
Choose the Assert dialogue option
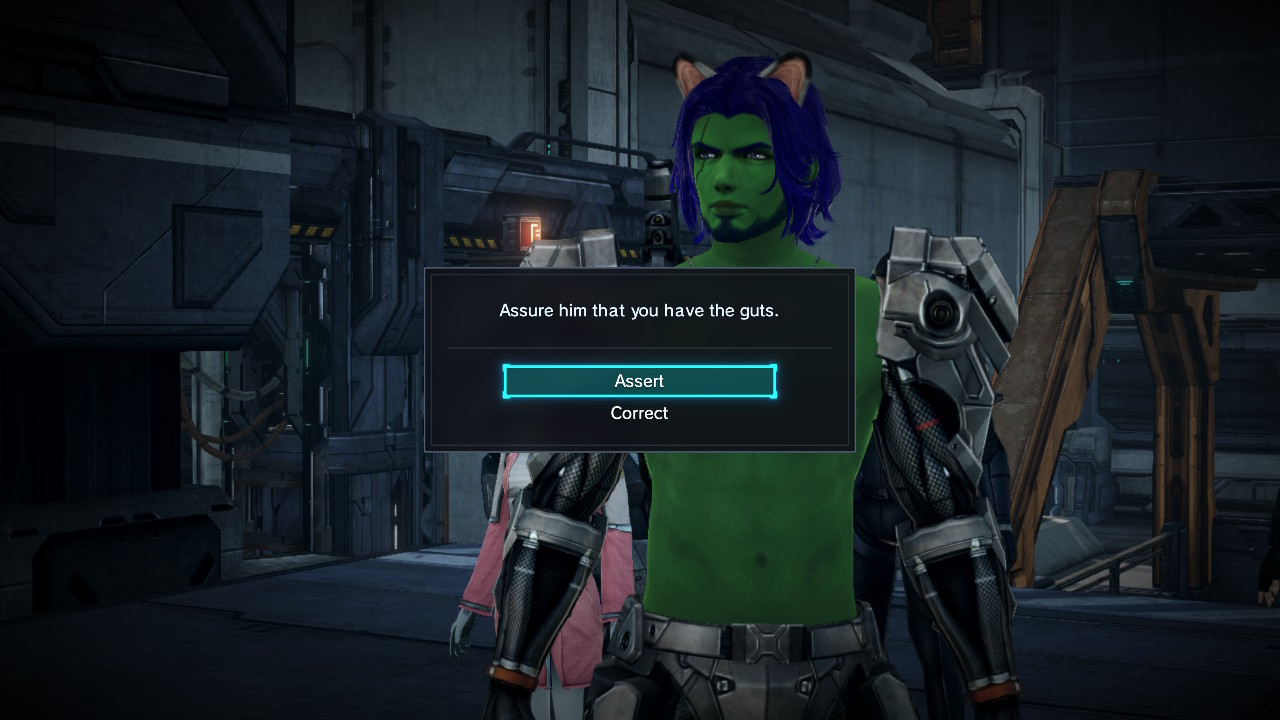[639, 381]
